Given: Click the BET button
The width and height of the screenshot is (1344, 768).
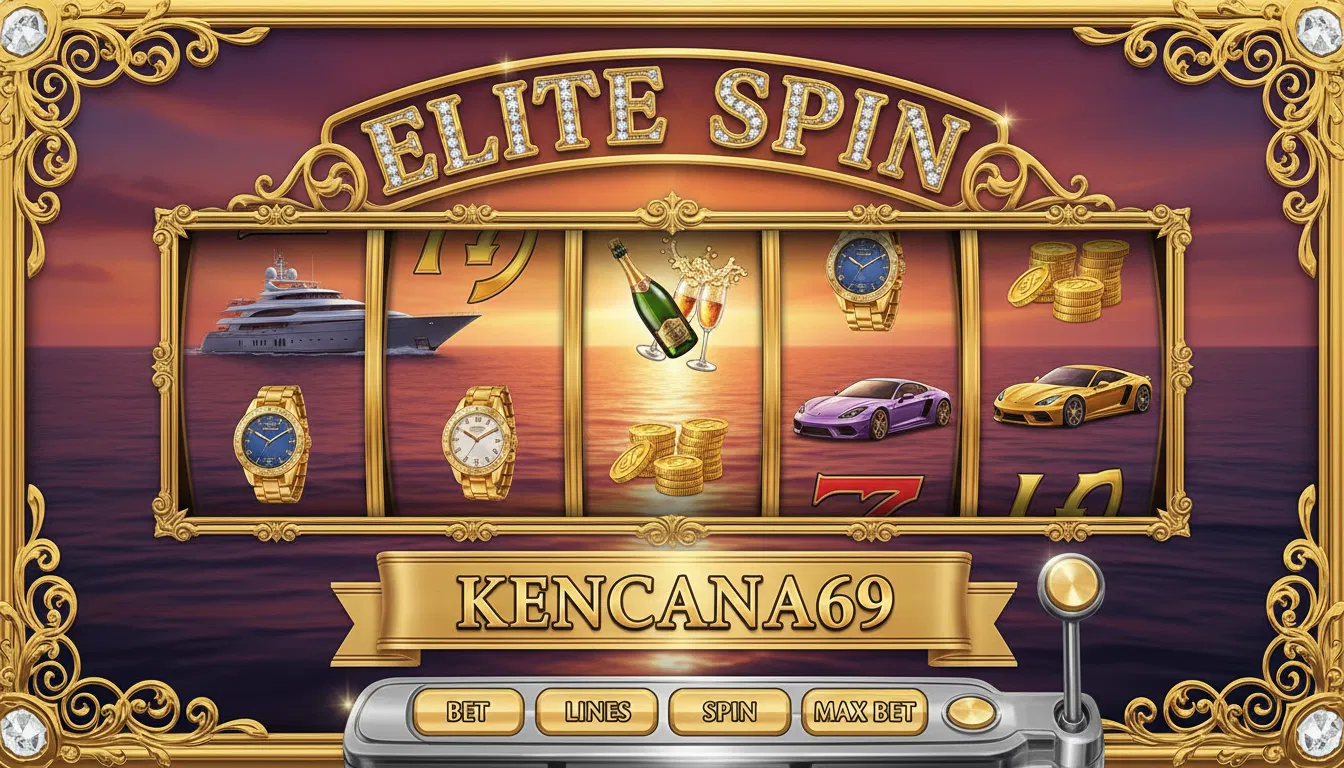Looking at the screenshot, I should click(x=467, y=712).
